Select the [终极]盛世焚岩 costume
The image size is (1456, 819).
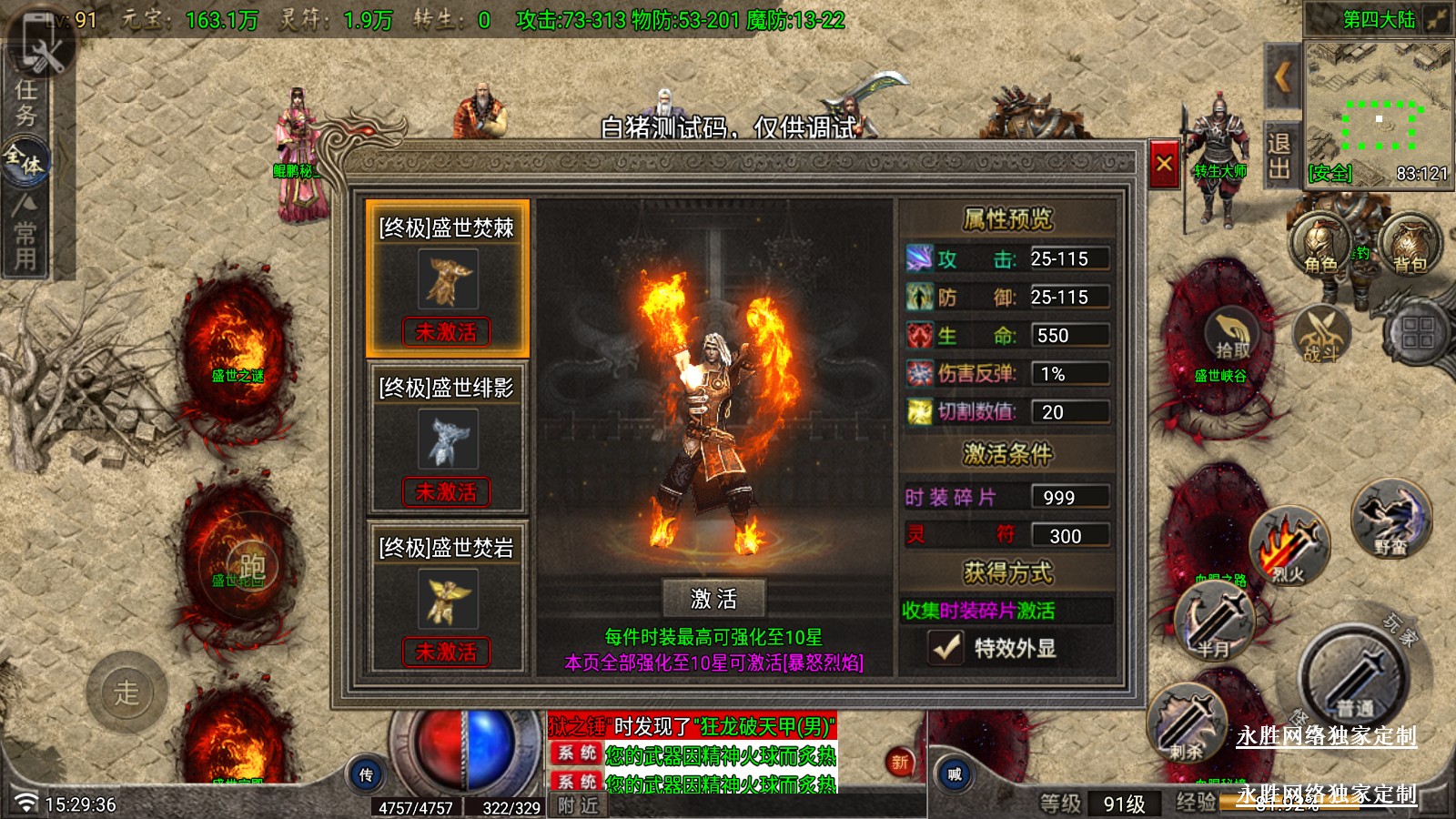point(446,598)
